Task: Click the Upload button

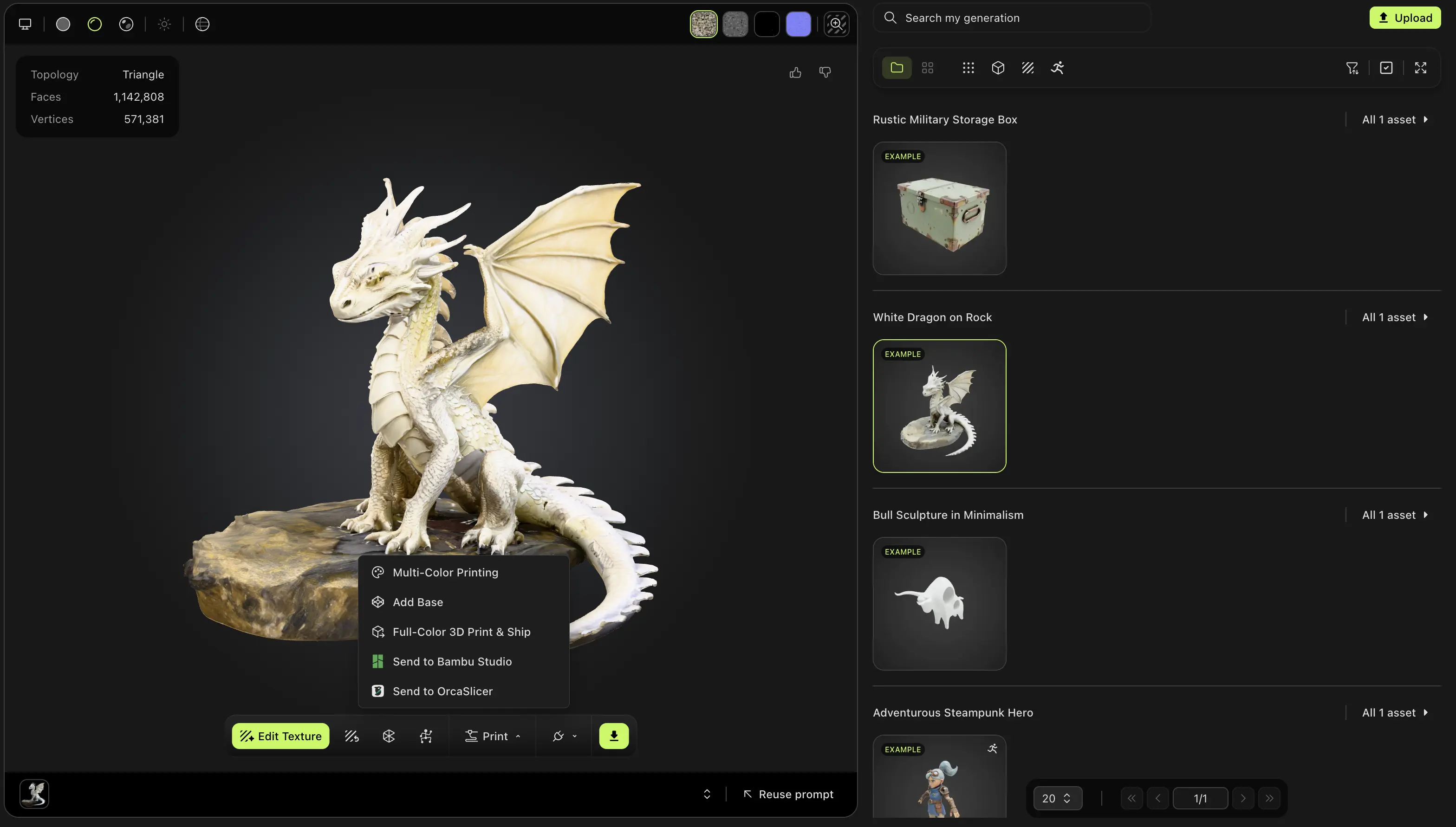Action: click(1404, 18)
